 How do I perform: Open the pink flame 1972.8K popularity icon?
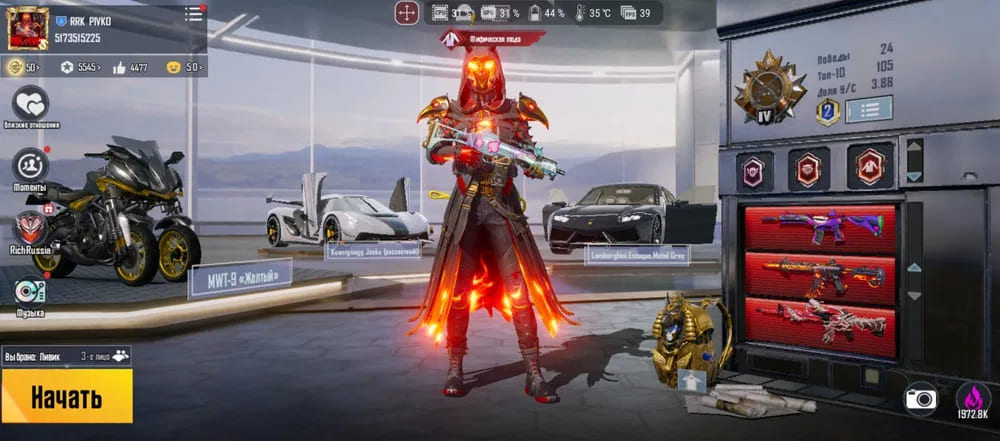point(972,398)
